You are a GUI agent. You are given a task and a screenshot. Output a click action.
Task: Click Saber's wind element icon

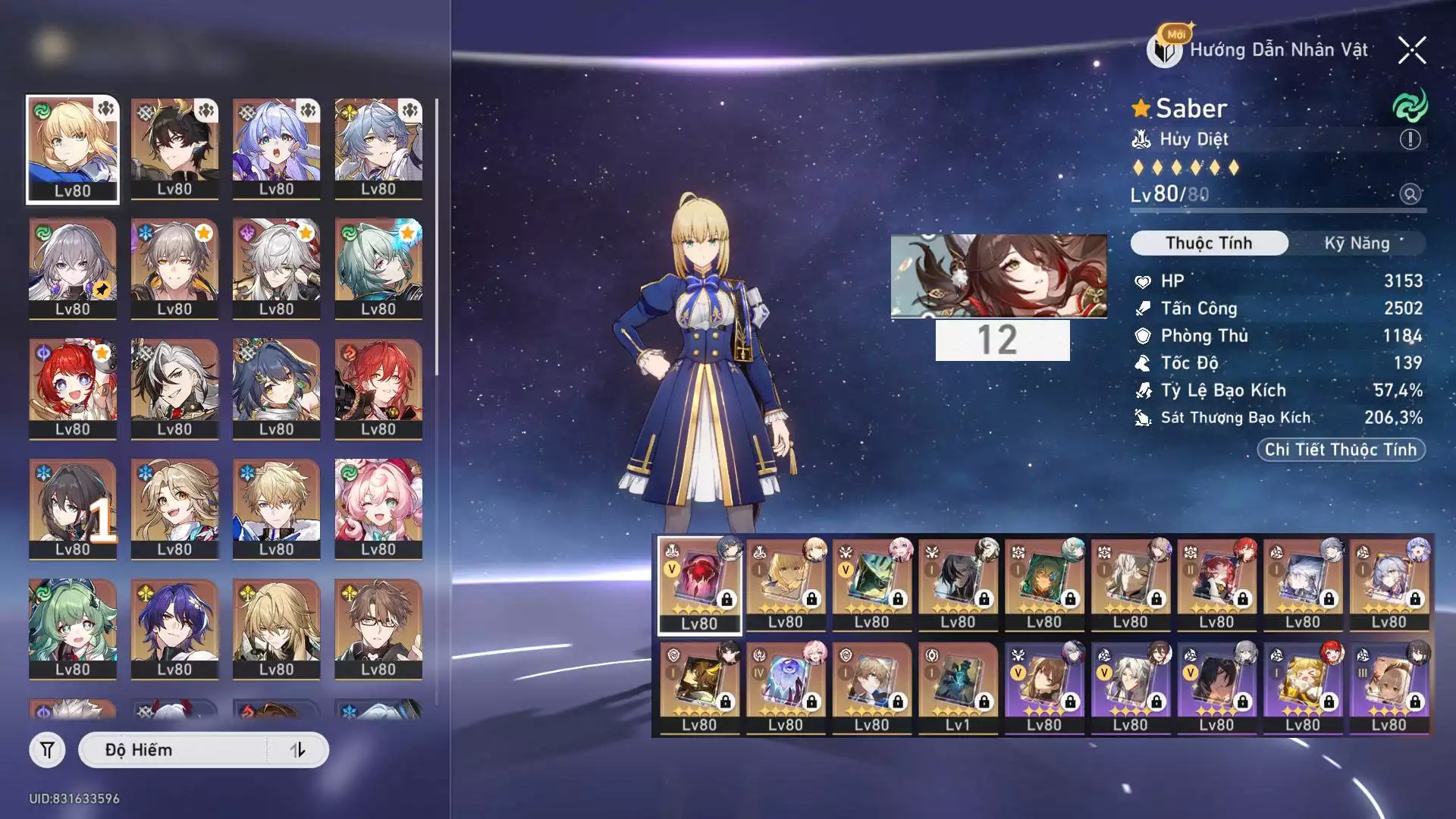[x=1410, y=107]
